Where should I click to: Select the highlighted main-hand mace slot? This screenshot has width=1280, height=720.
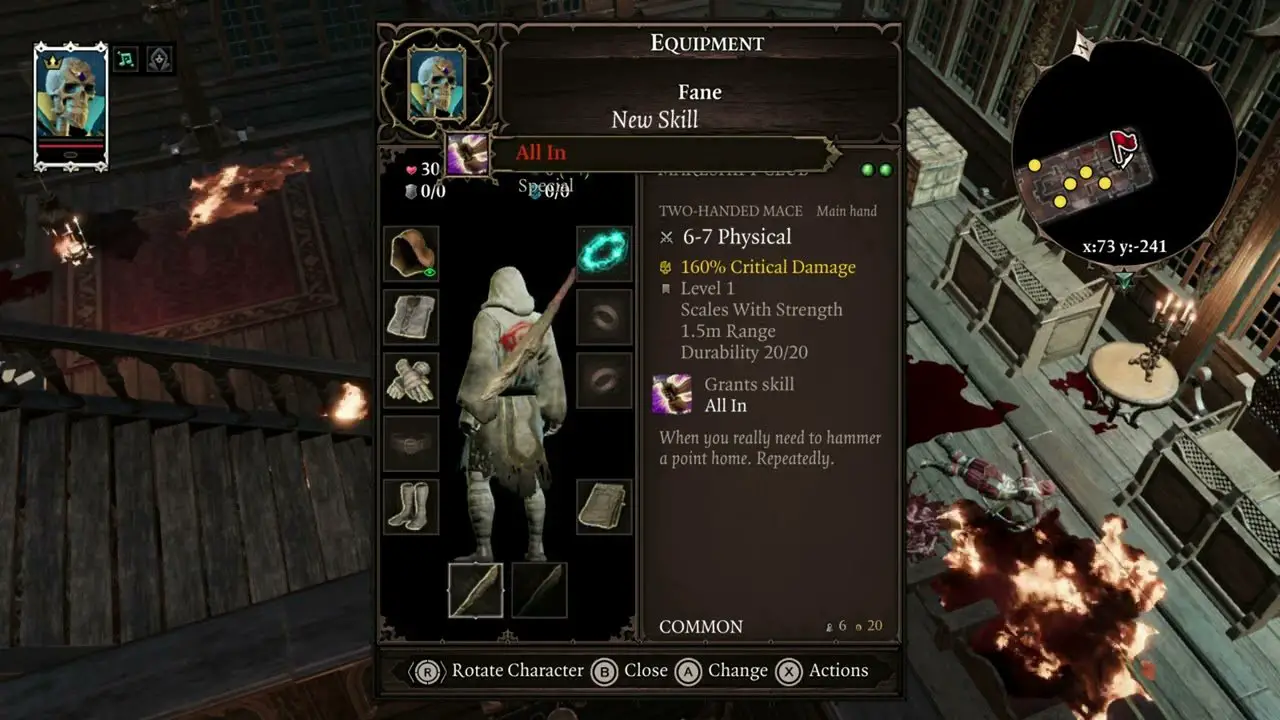point(476,590)
